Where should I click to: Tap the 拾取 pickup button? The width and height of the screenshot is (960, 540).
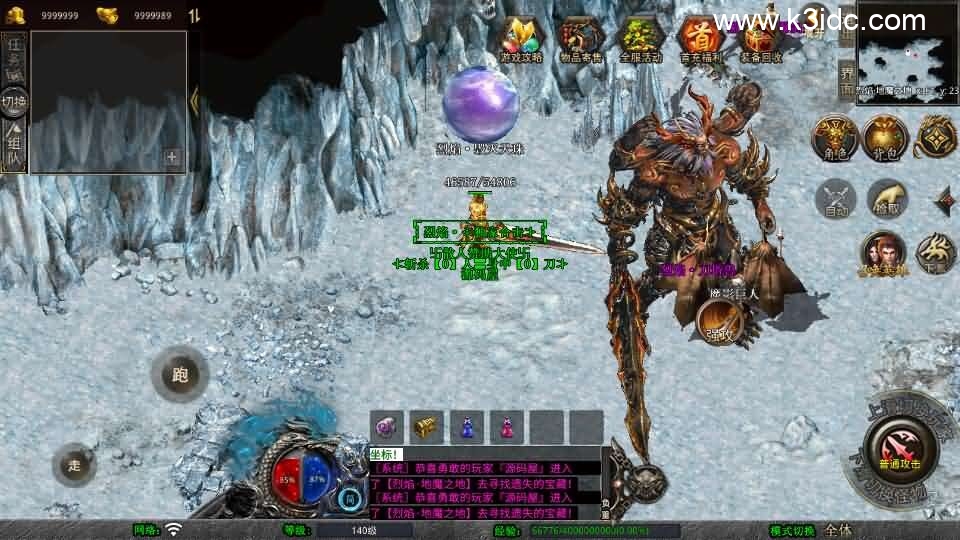point(886,199)
